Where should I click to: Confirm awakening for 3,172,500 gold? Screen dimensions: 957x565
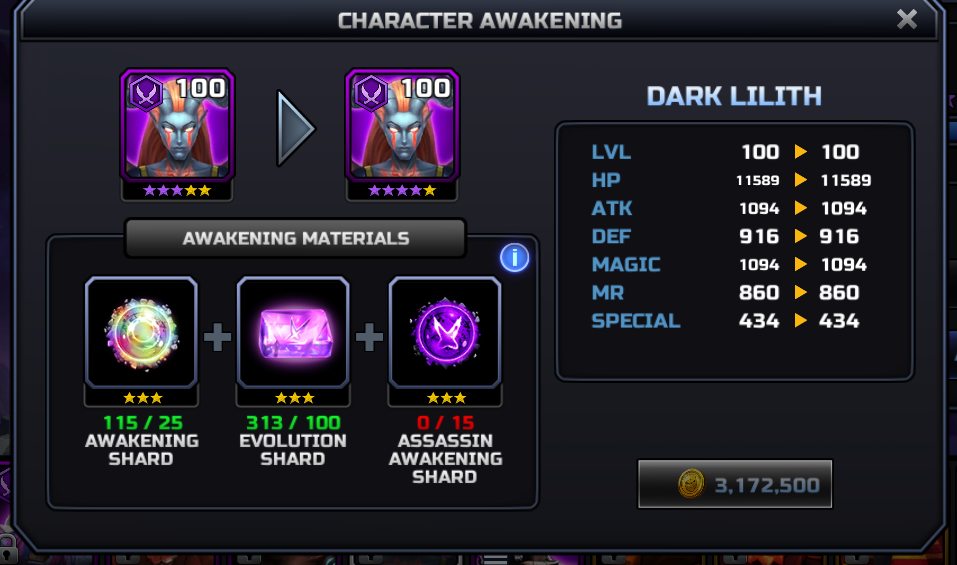pyautogui.click(x=735, y=485)
